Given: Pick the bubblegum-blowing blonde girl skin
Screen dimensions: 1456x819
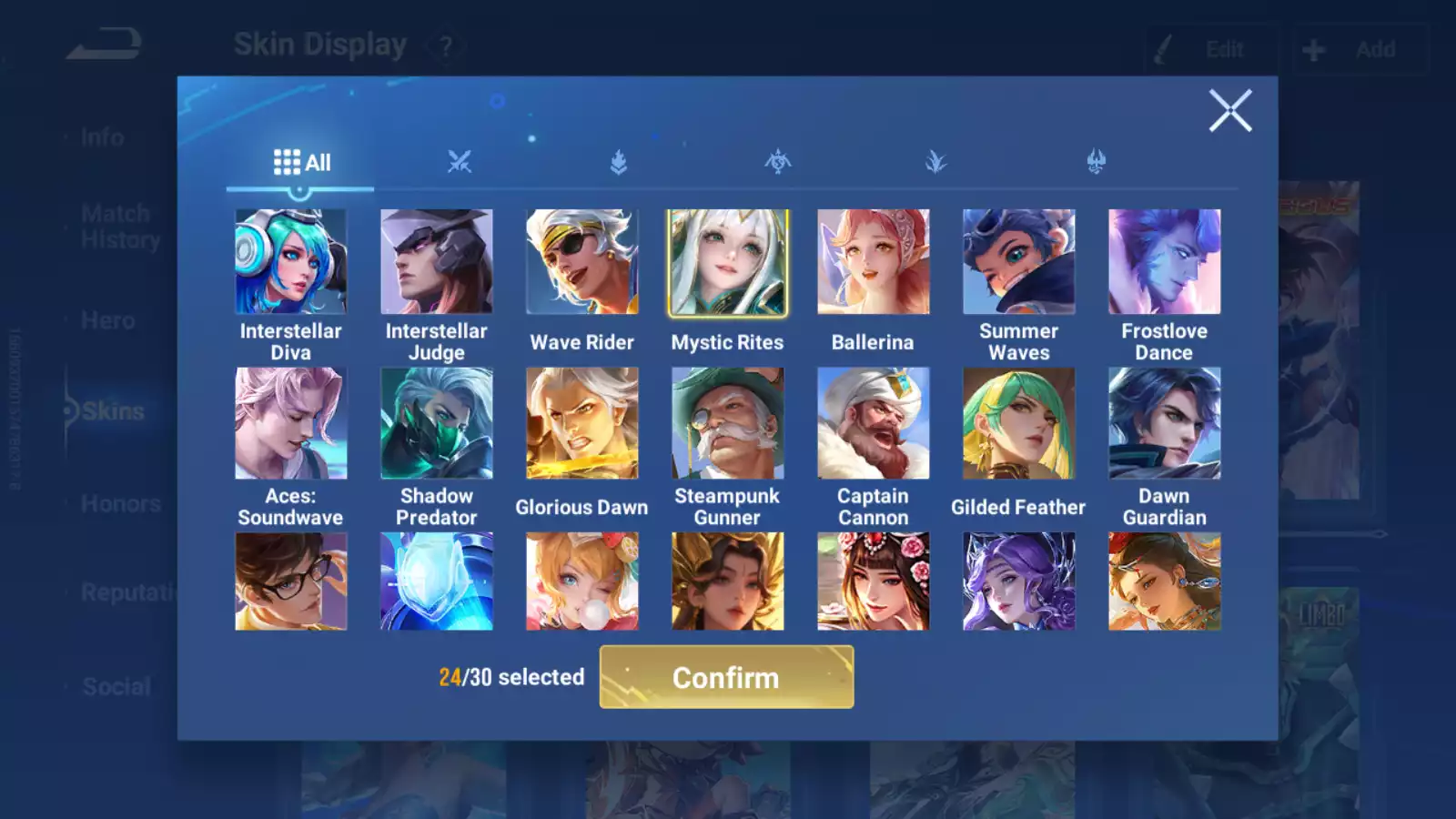Looking at the screenshot, I should tap(581, 581).
